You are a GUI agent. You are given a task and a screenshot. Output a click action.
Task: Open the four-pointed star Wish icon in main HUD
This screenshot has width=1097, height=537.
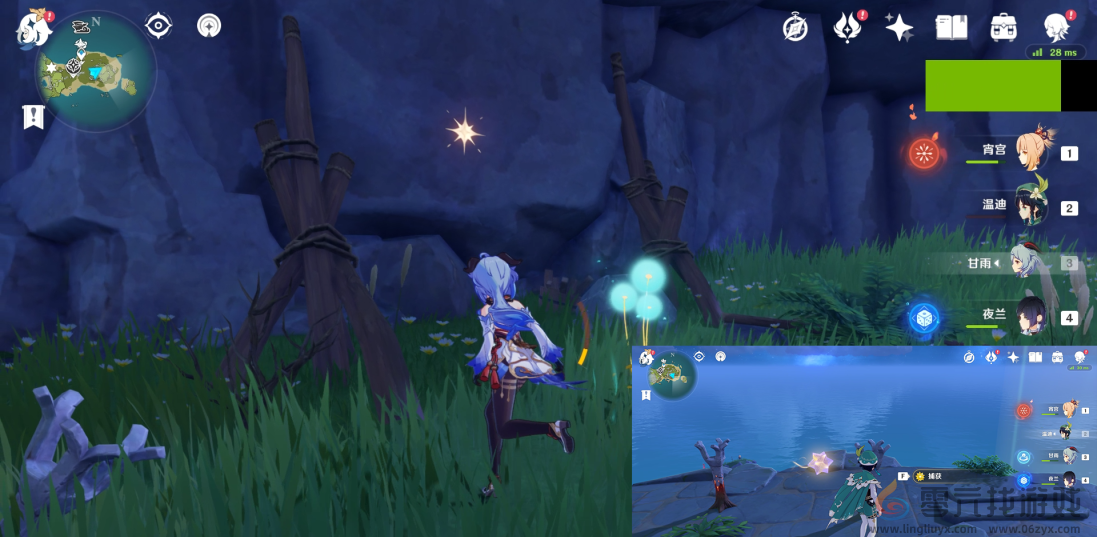coord(899,28)
